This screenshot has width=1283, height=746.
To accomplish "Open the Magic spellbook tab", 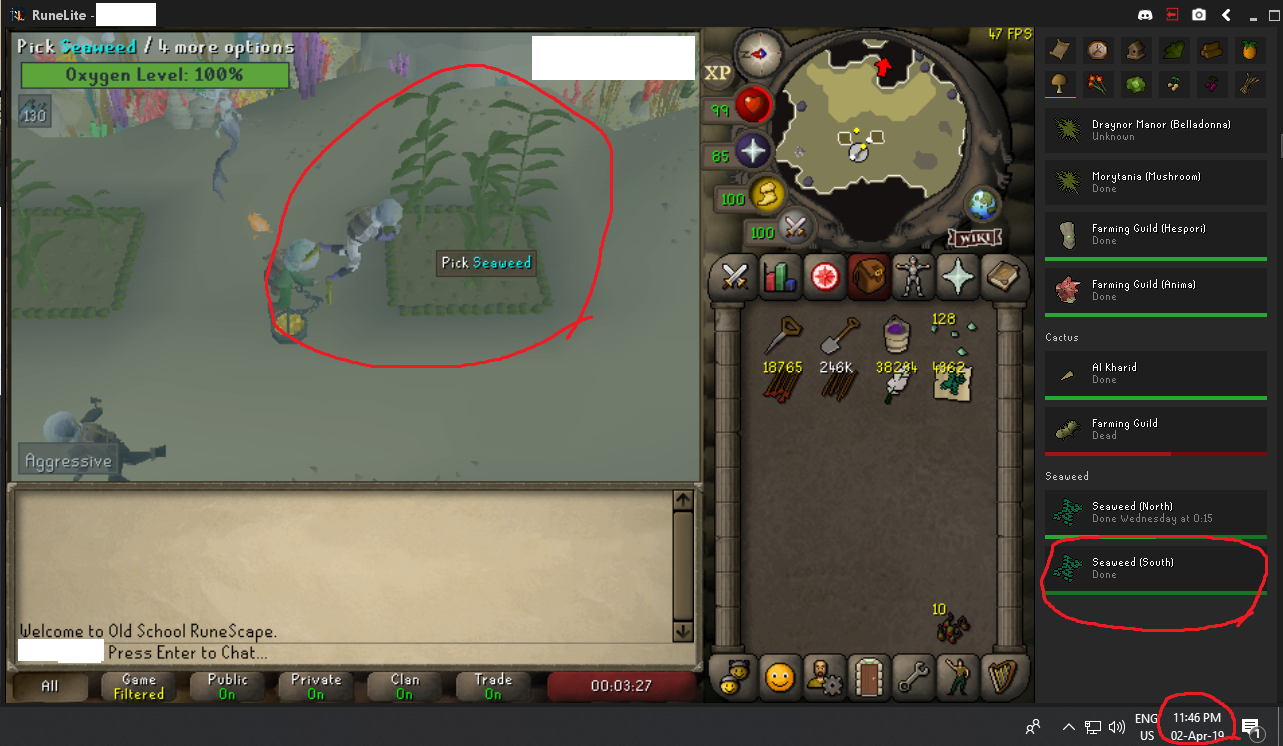I will 1003,278.
